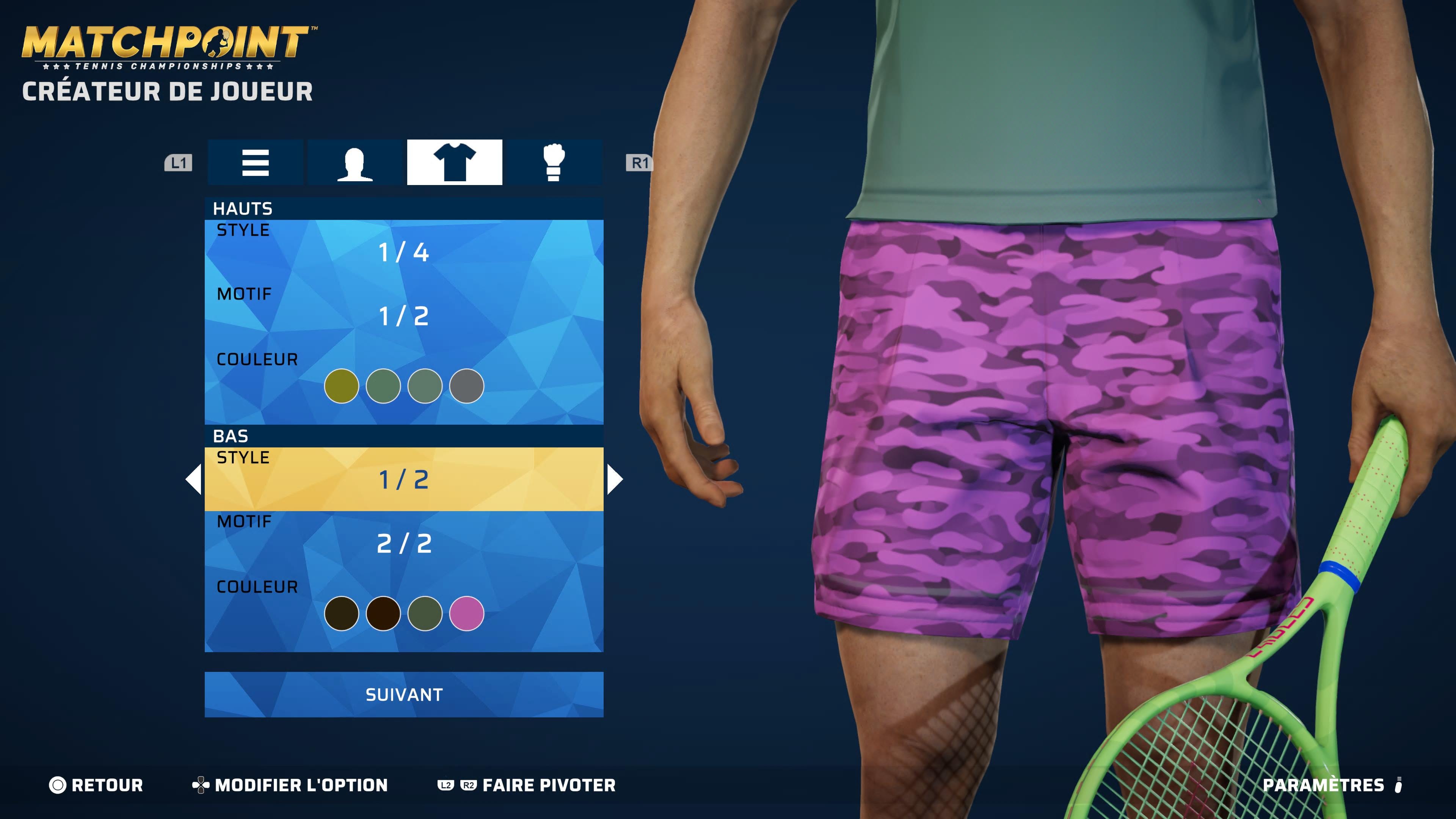Pick the olive yellow top color

pyautogui.click(x=341, y=386)
